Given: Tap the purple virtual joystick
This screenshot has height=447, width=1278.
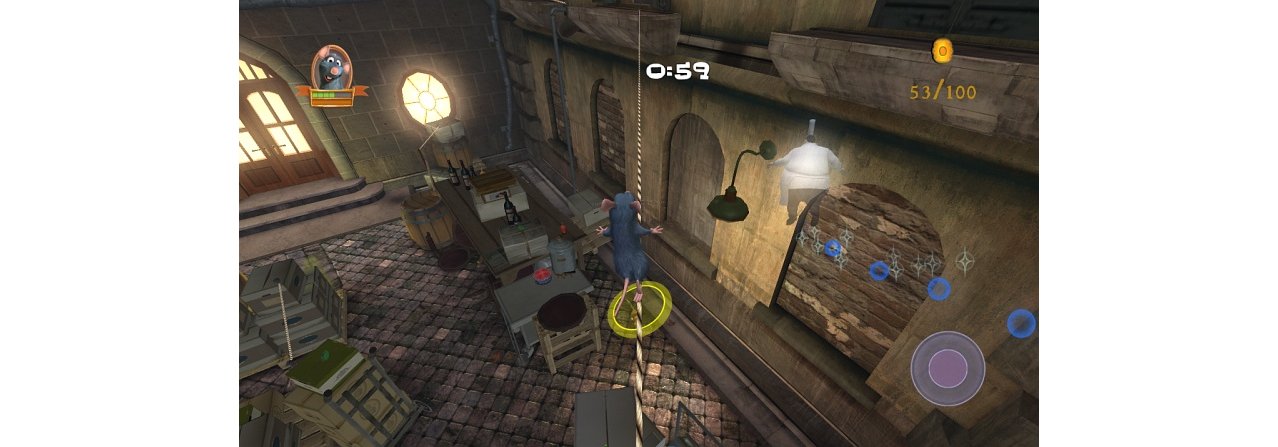Looking at the screenshot, I should [x=947, y=368].
